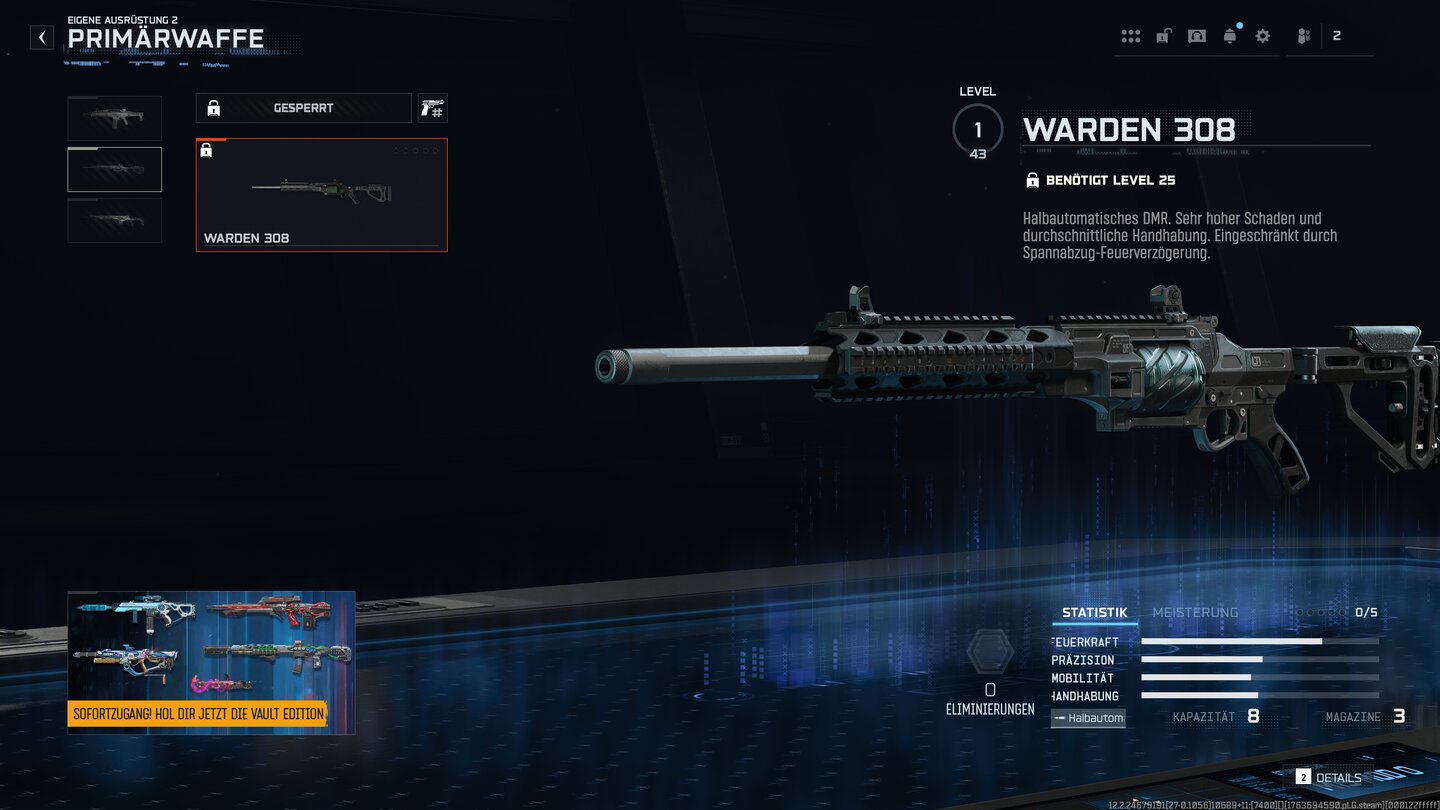Click the hexagon Eliminierungen badge
The height and width of the screenshot is (810, 1440).
[990, 652]
